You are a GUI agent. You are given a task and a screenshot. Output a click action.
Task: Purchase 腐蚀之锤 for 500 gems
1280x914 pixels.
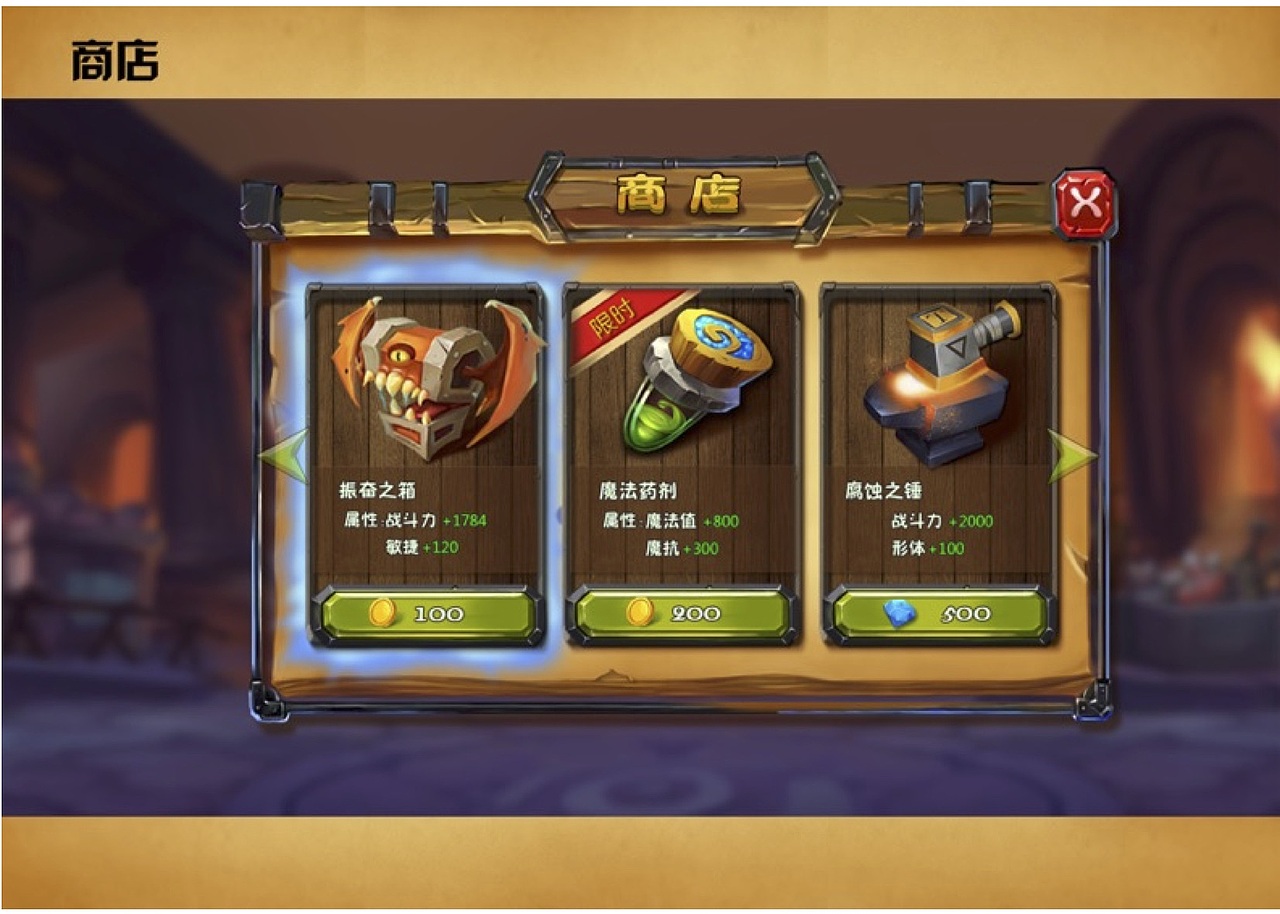click(x=938, y=613)
